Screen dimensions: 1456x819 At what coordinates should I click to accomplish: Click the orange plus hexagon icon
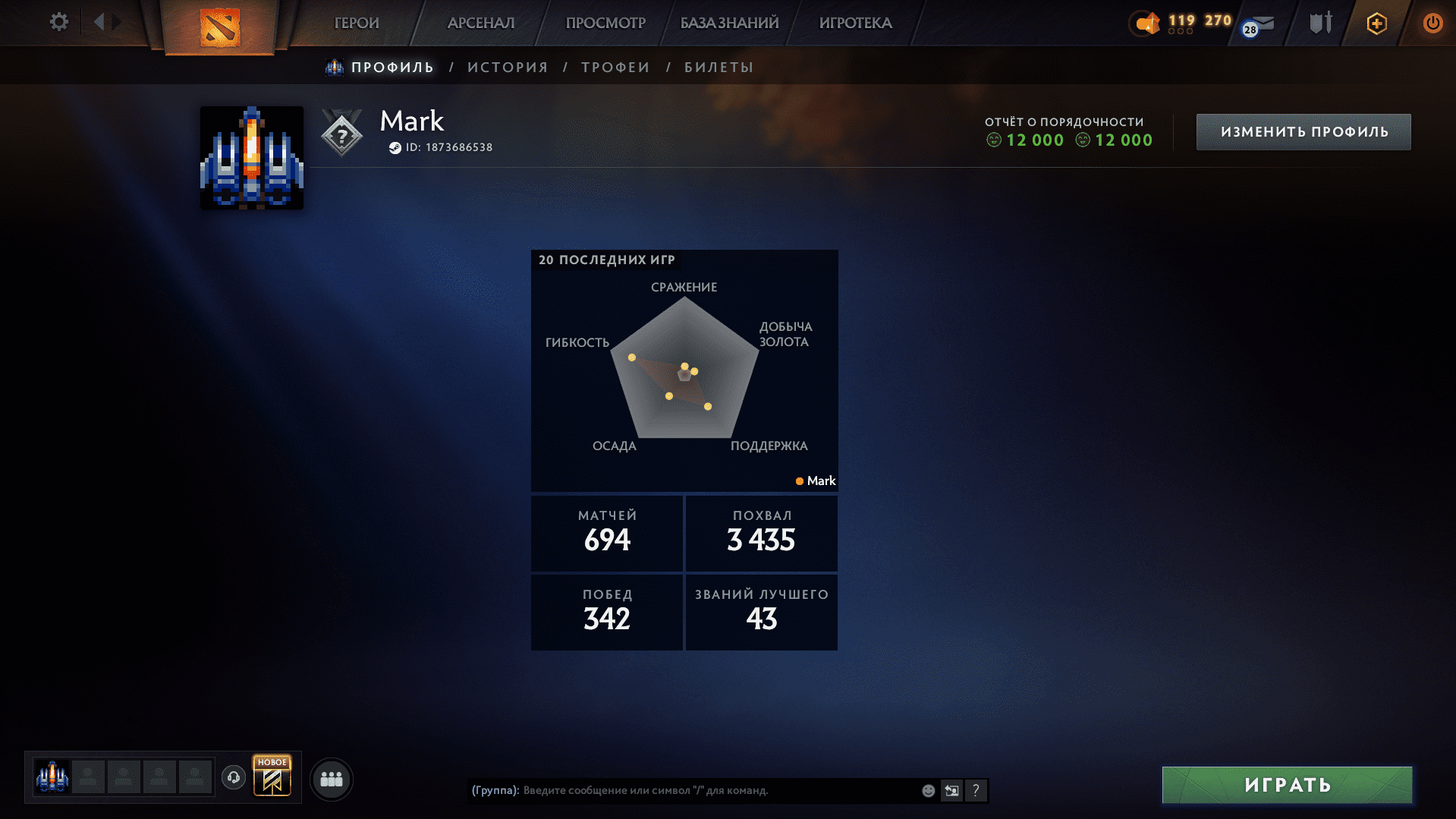click(x=1376, y=24)
